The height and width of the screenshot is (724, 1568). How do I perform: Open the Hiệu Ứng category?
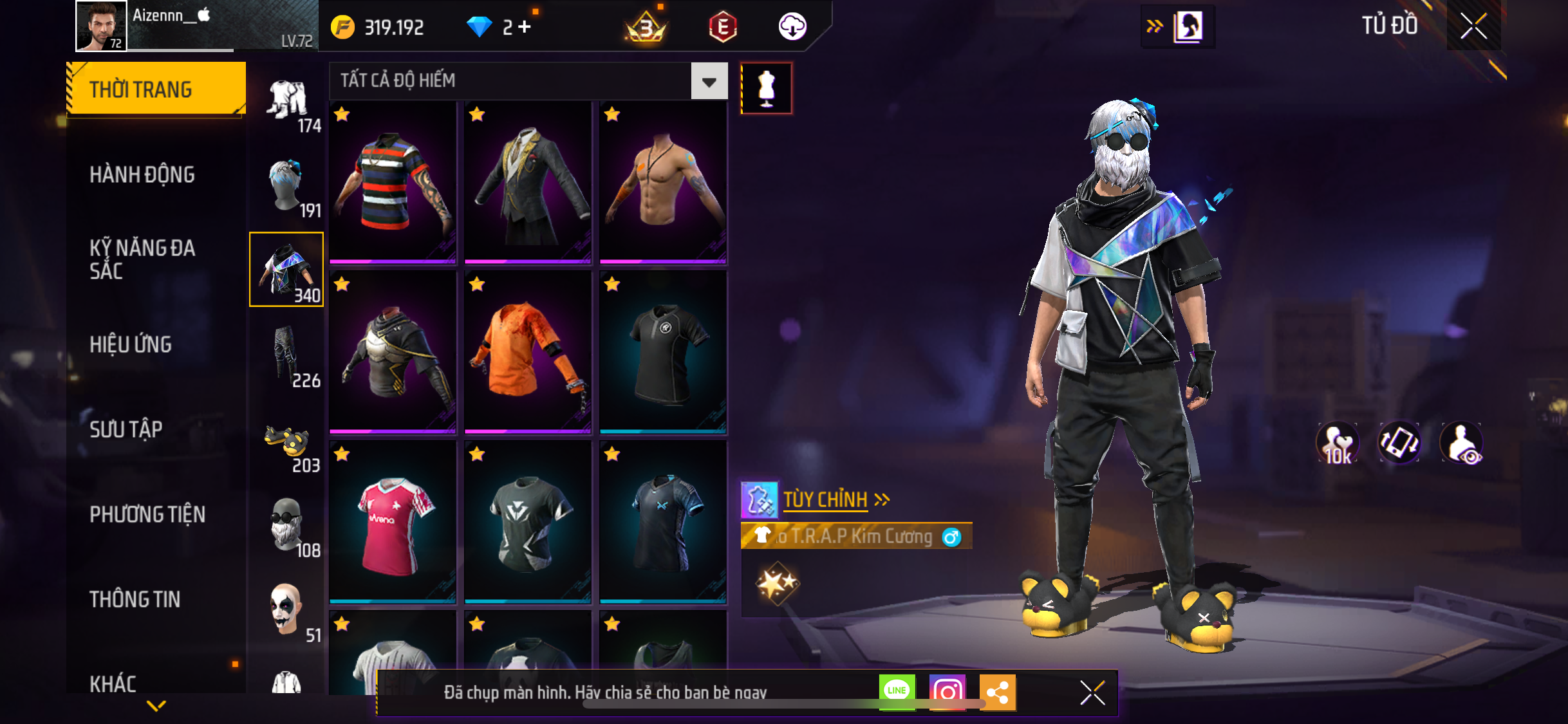click(x=131, y=344)
